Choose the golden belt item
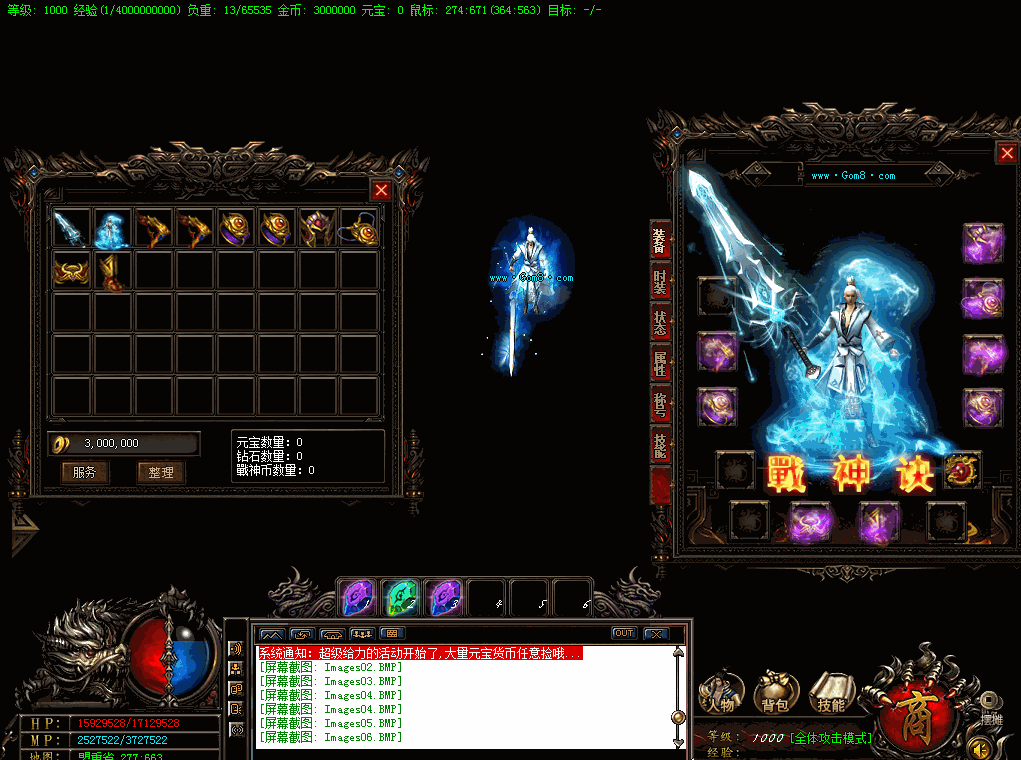Viewport: 1021px width, 760px height. point(71,270)
